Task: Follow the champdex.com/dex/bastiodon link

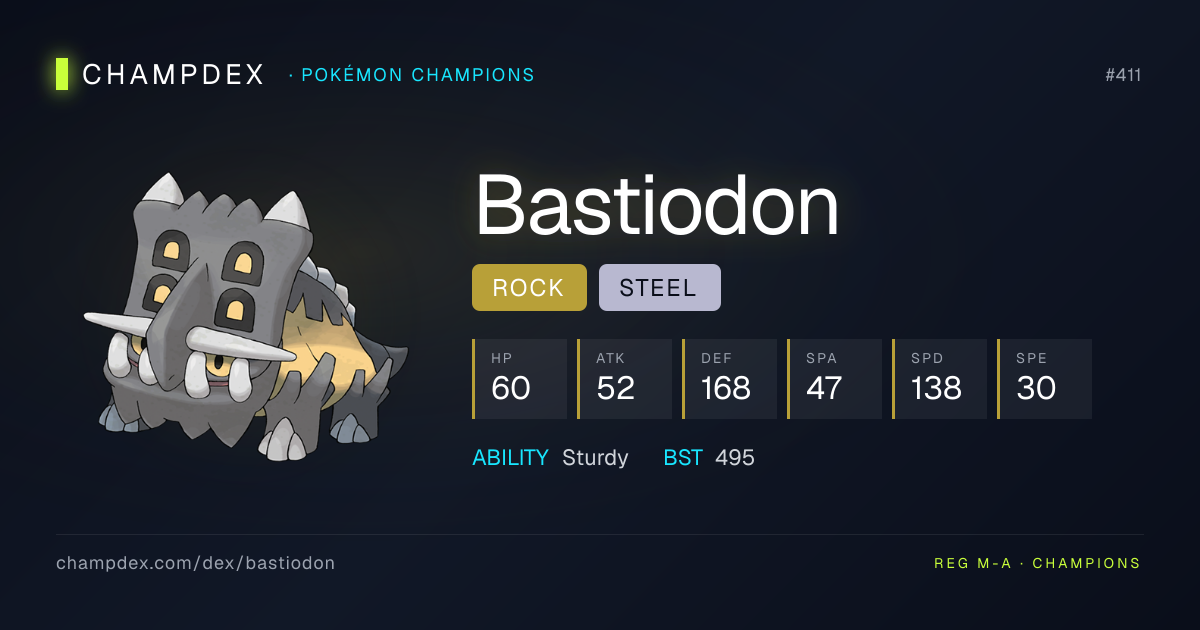Action: tap(195, 563)
